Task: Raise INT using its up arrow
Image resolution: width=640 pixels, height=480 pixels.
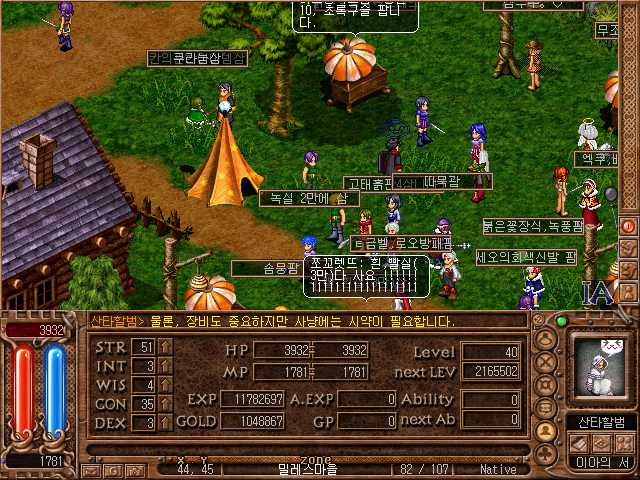Action: click(166, 366)
